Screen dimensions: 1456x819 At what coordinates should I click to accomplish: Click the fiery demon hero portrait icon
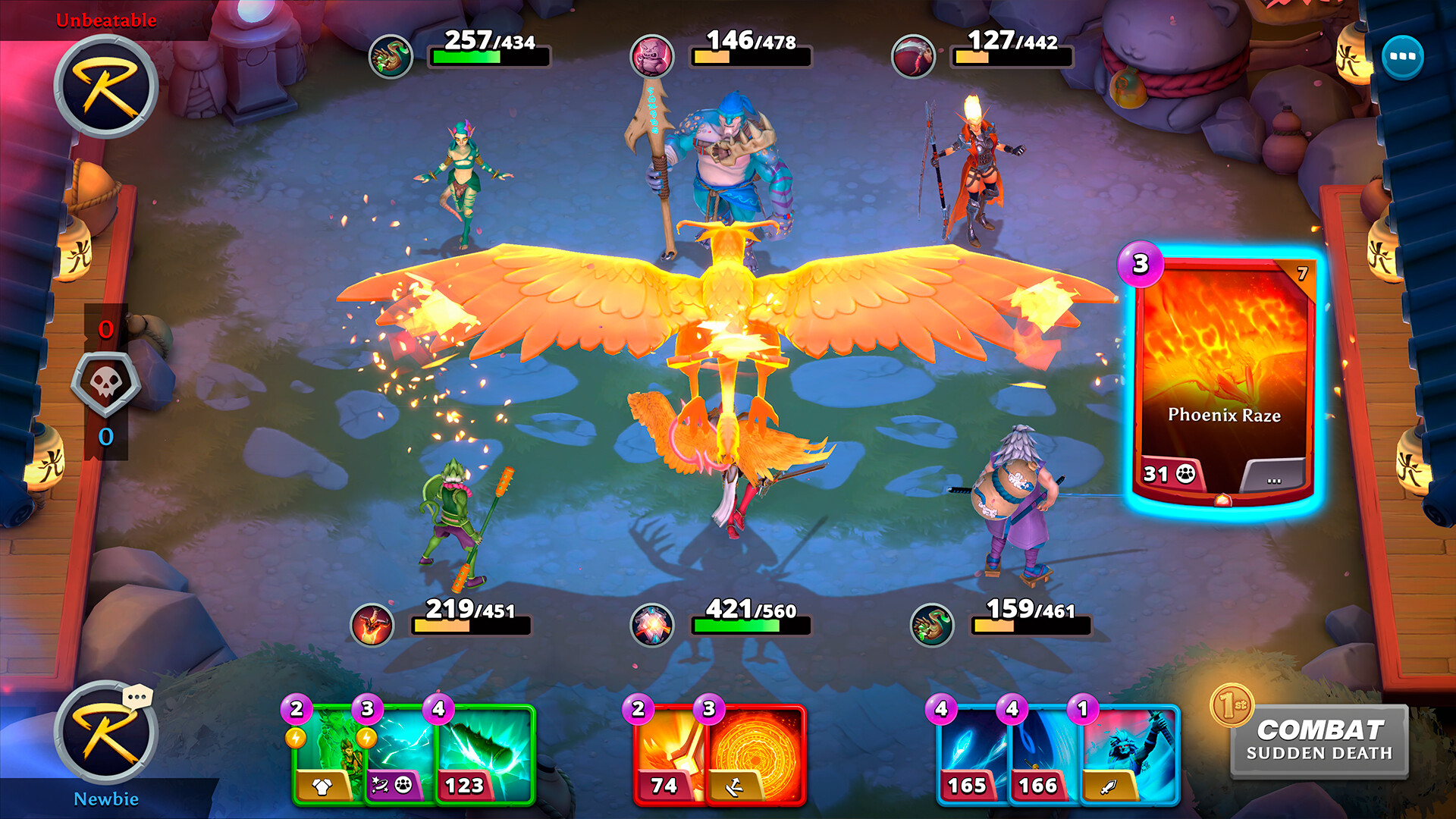371,623
